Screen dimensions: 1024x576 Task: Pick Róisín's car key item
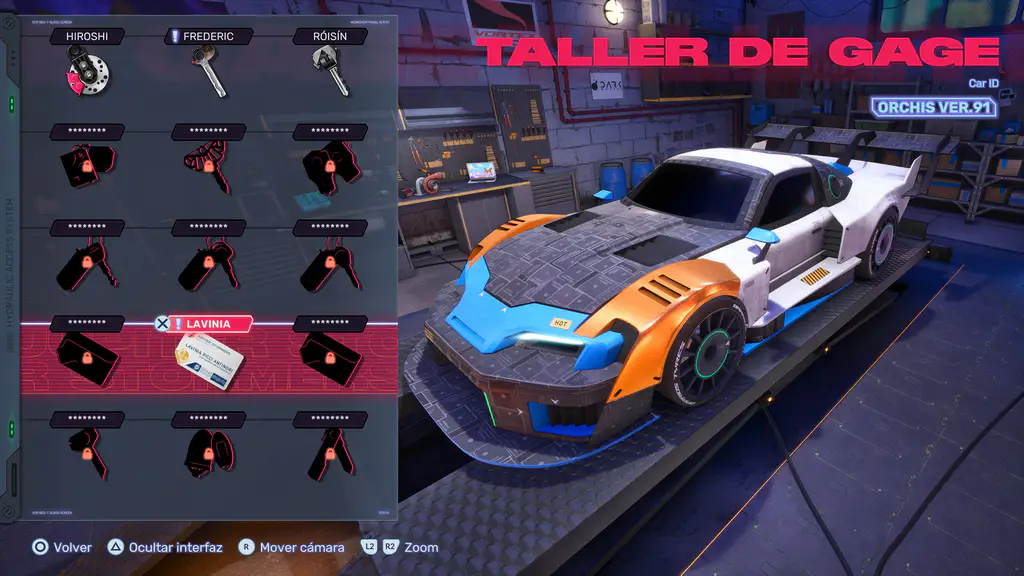tap(331, 72)
